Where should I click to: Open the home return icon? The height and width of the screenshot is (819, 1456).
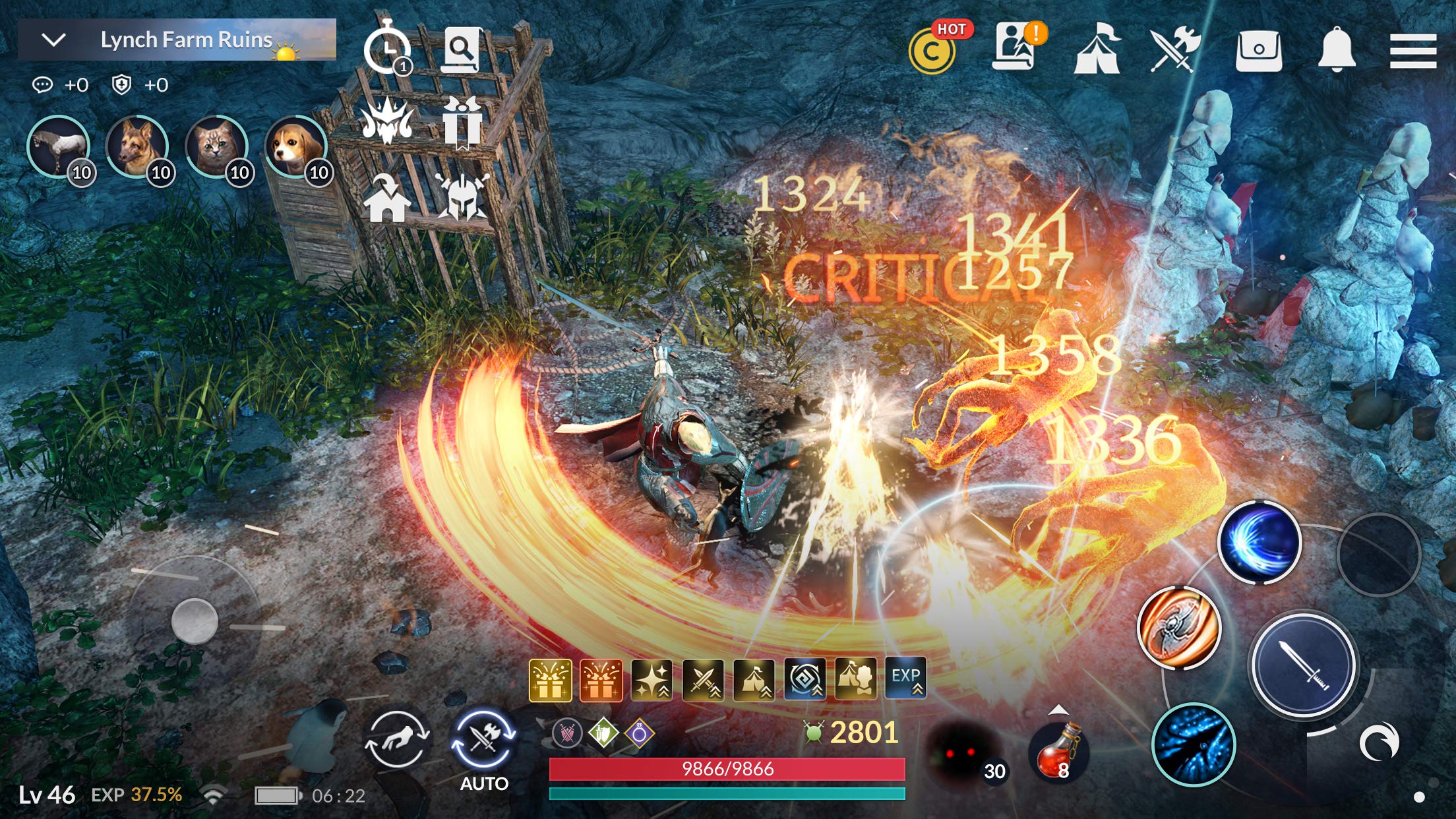(387, 198)
